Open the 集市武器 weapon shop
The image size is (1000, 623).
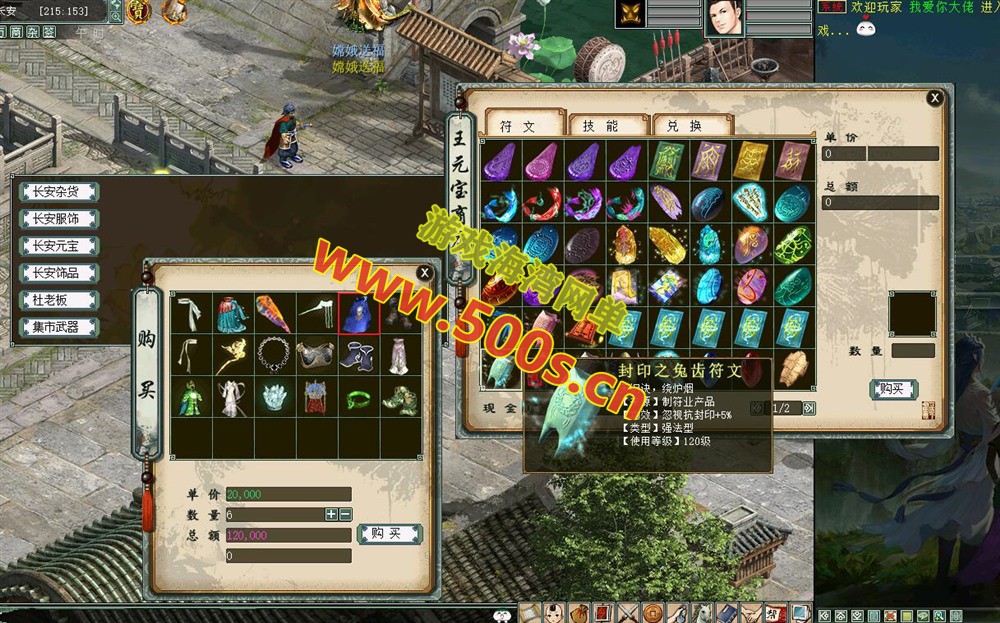pos(55,327)
